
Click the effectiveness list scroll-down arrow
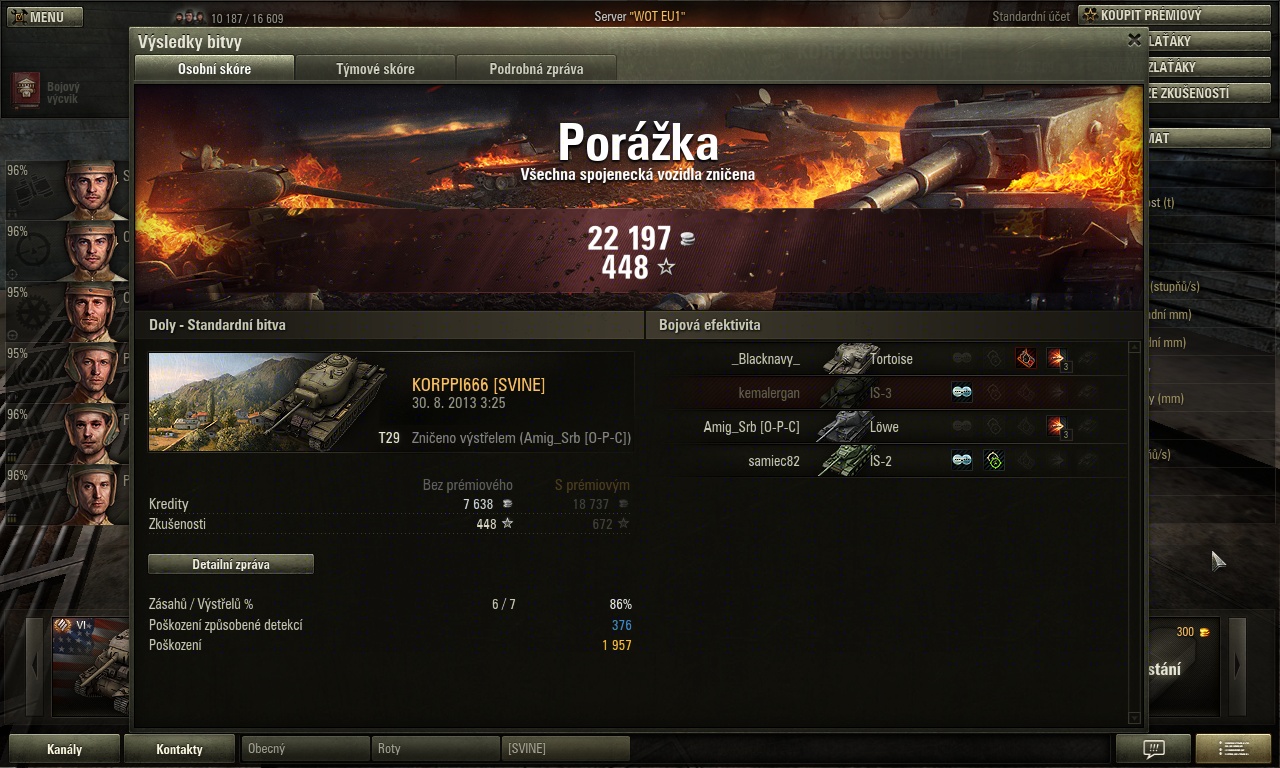pos(1134,718)
